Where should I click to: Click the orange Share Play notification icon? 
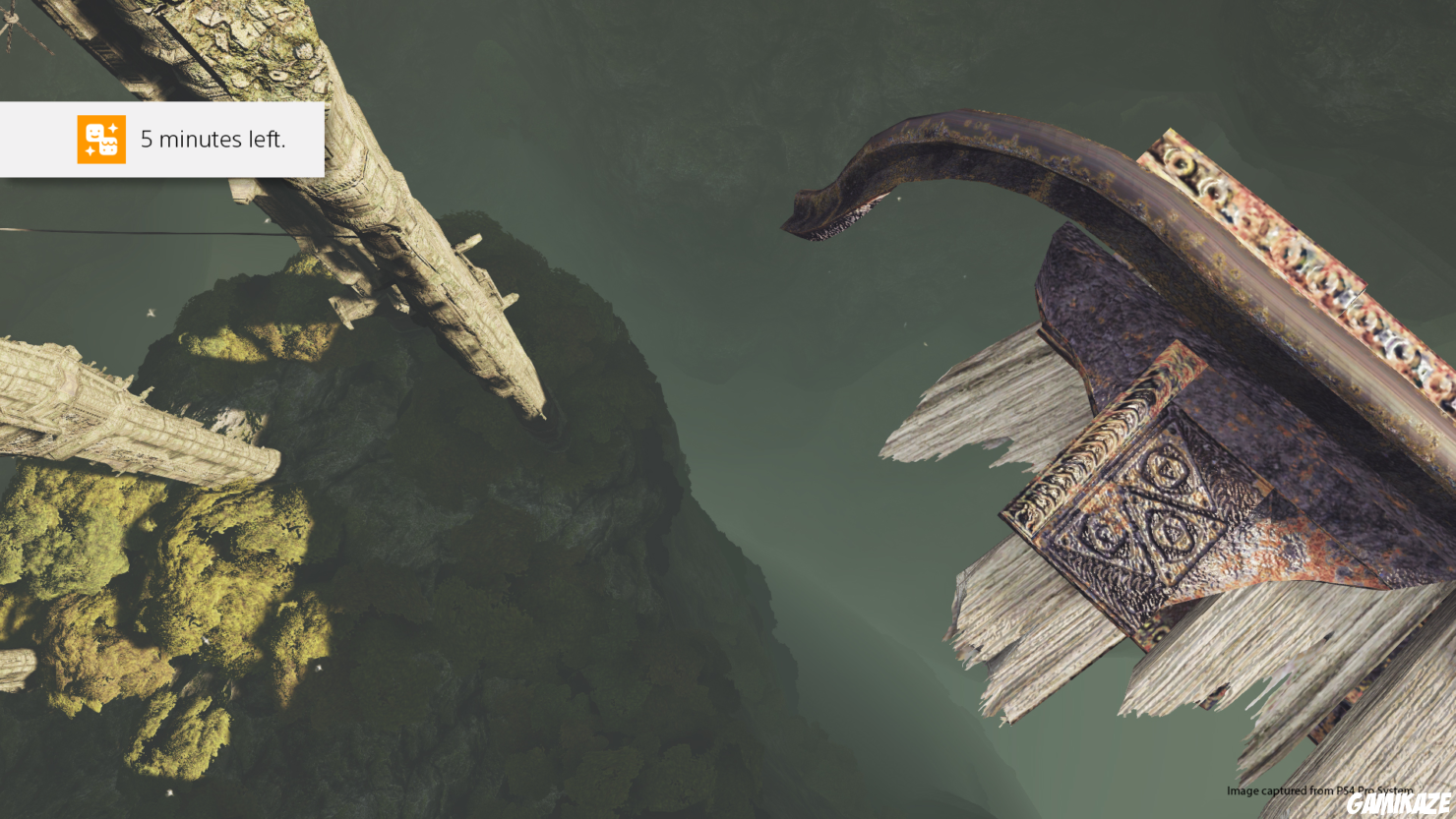101,140
